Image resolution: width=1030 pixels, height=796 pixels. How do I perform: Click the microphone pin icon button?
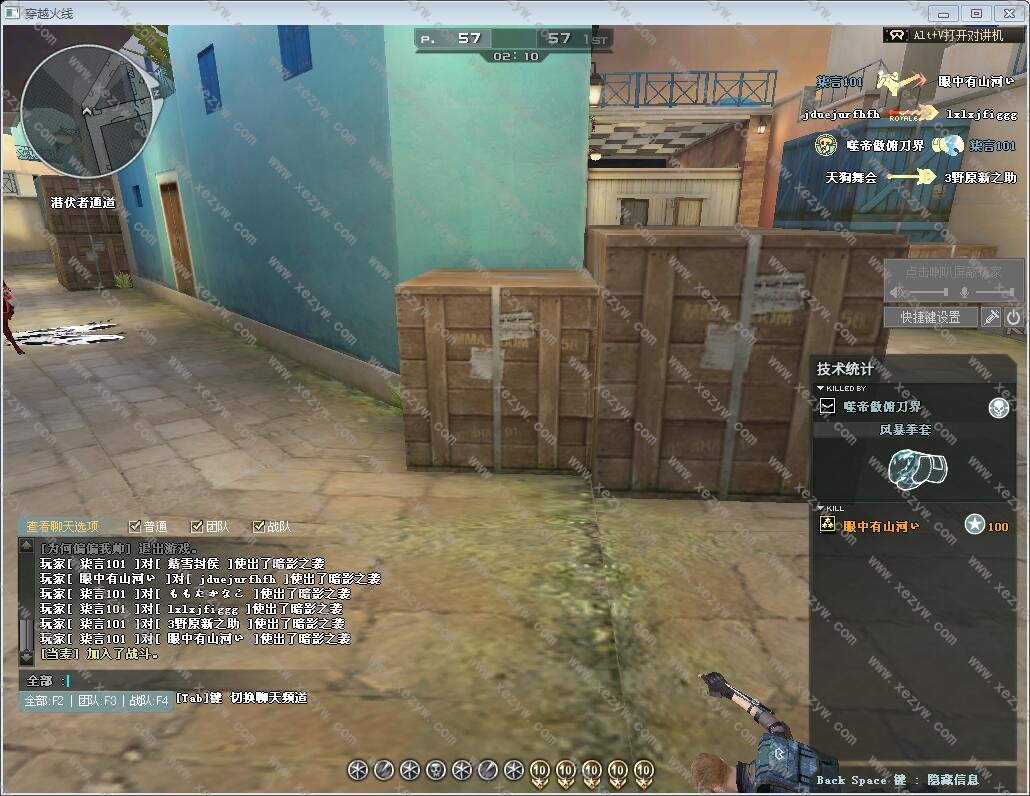[x=991, y=317]
